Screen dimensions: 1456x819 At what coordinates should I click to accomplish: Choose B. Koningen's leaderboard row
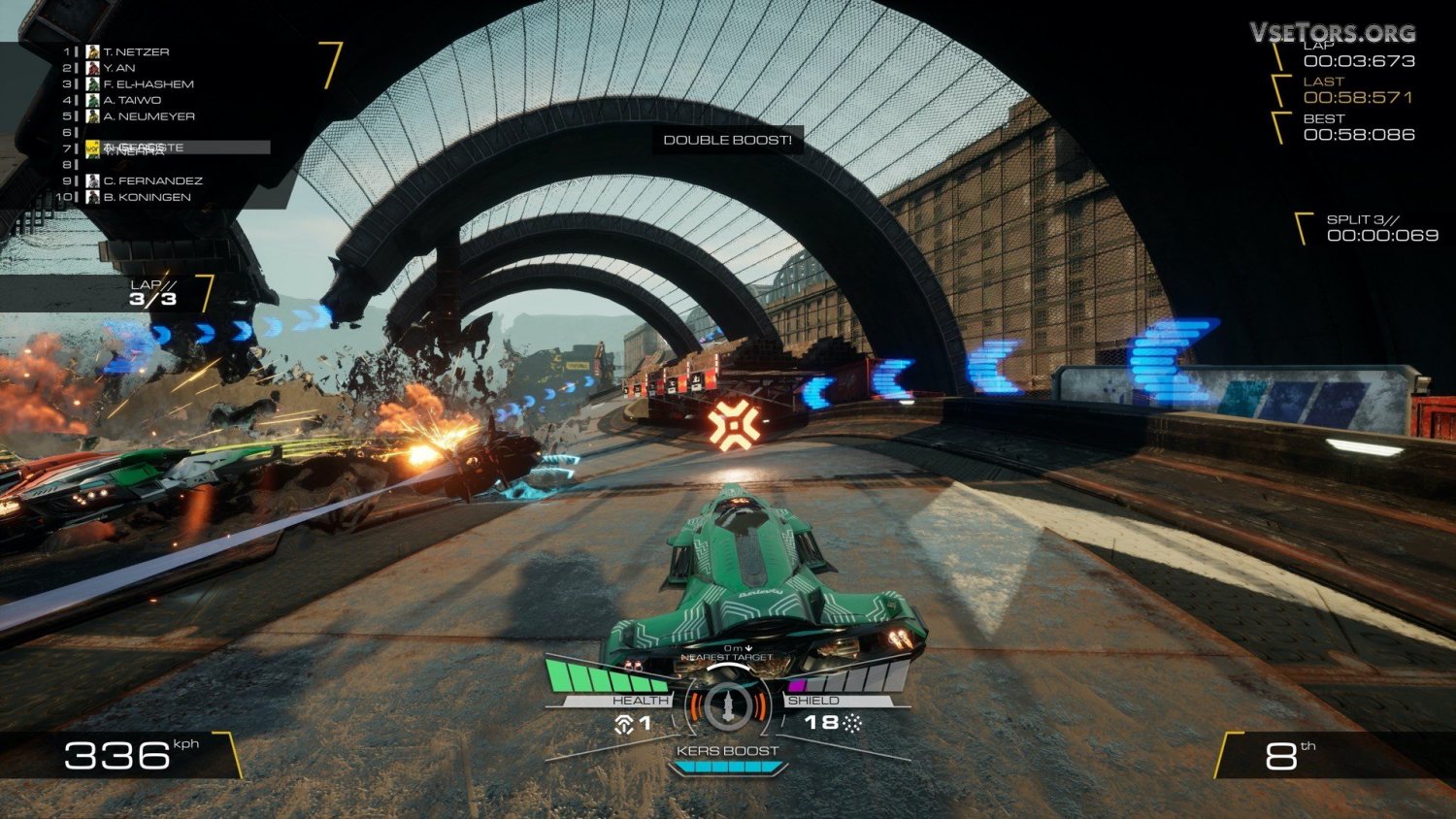(x=147, y=197)
